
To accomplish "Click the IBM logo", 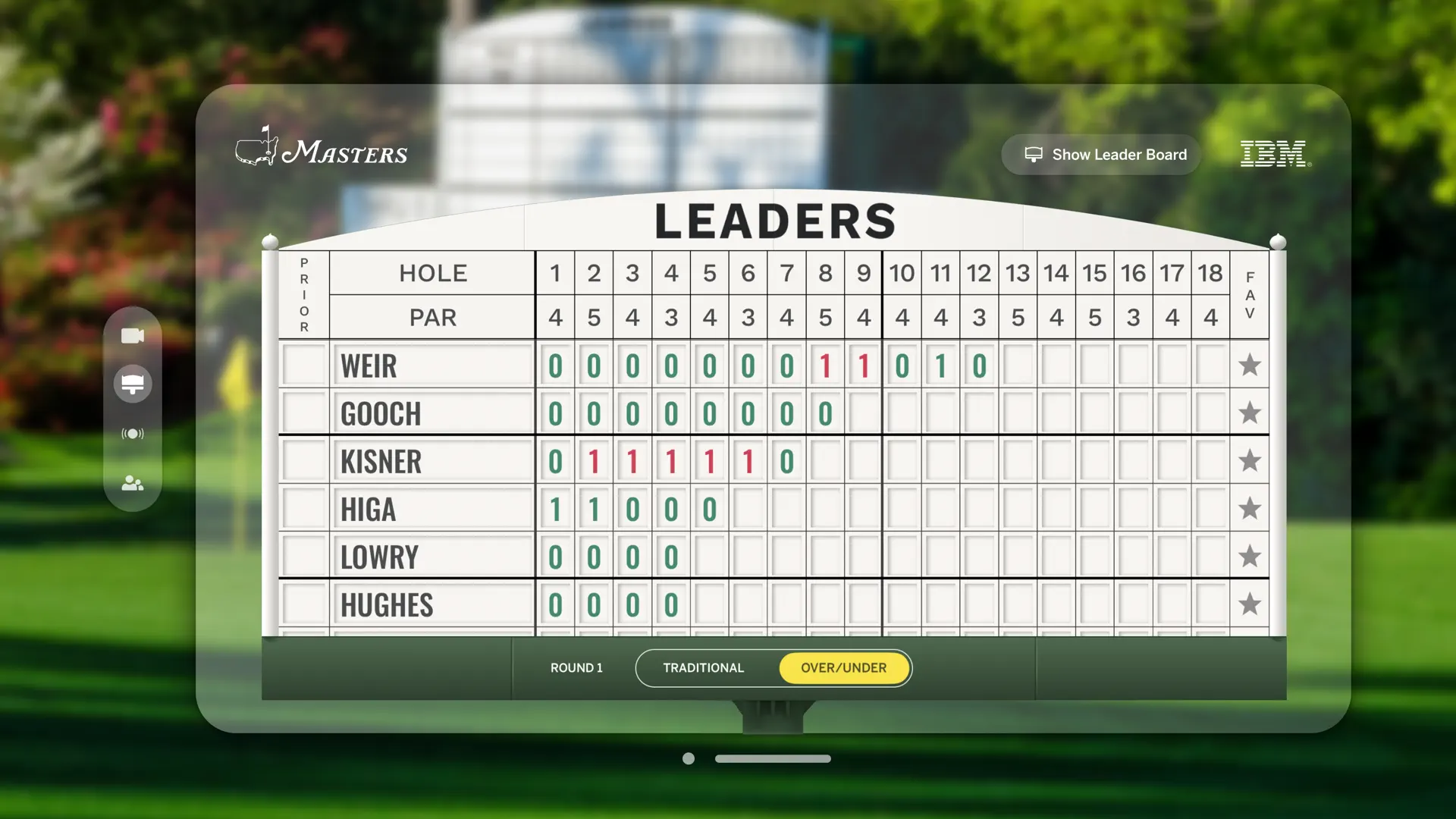I will pos(1273,154).
